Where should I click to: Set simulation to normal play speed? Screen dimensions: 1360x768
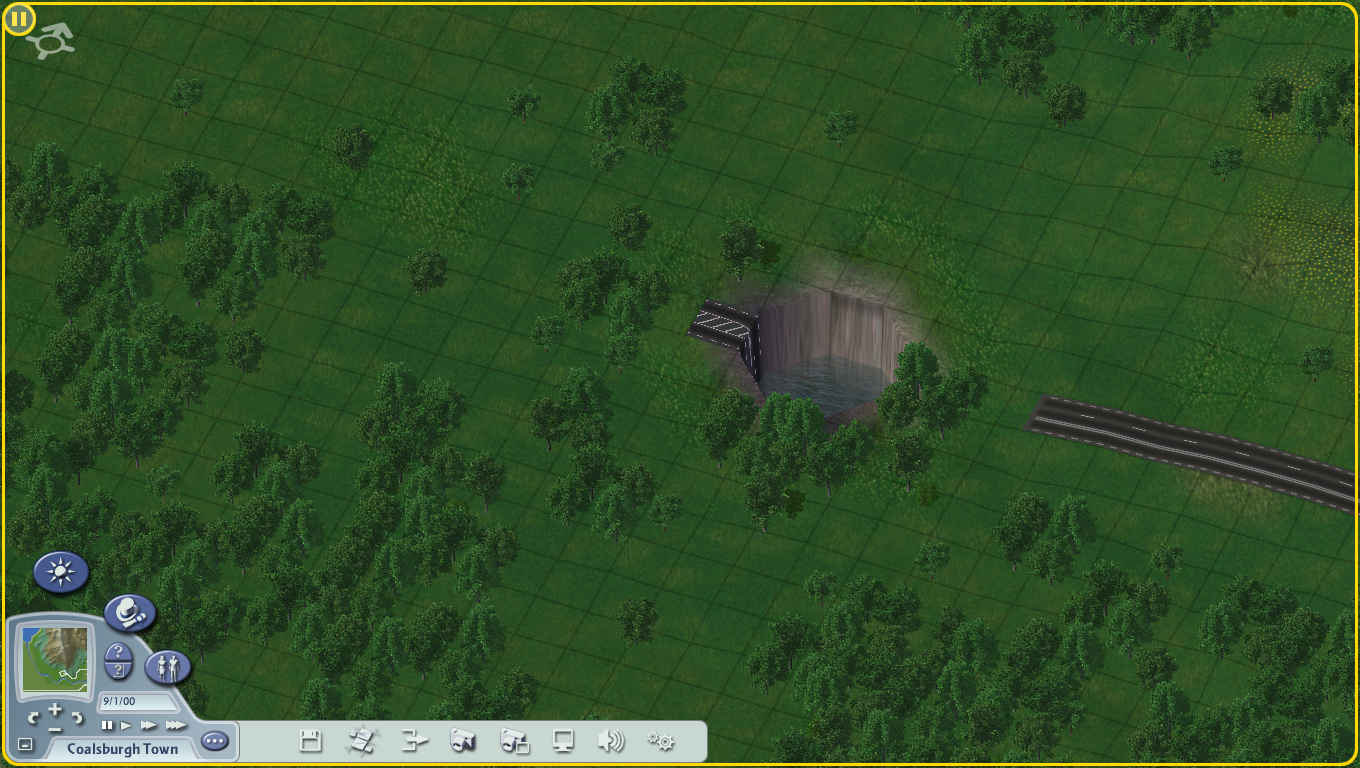tap(127, 725)
